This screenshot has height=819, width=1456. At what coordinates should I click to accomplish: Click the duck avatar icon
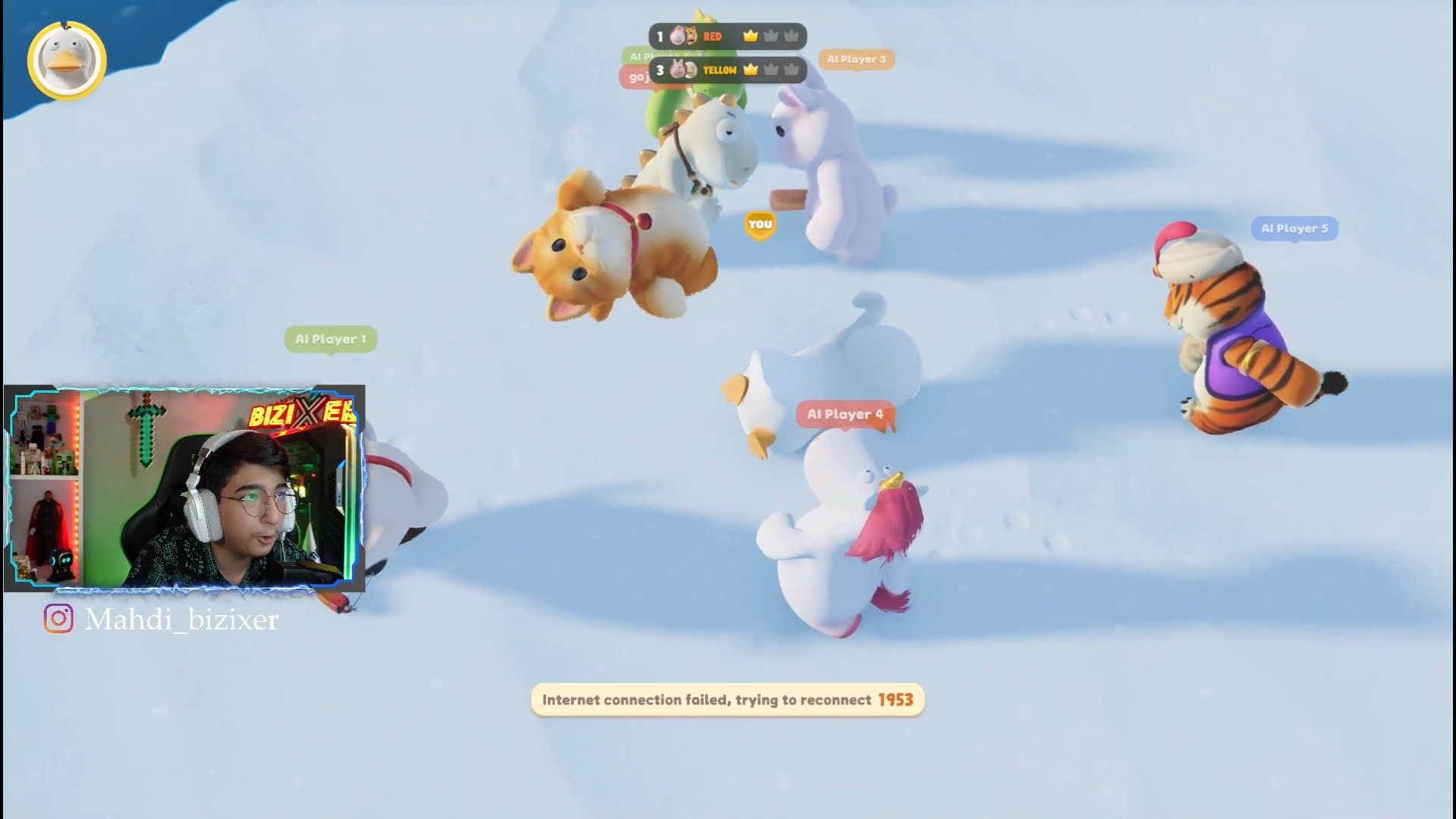[67, 61]
